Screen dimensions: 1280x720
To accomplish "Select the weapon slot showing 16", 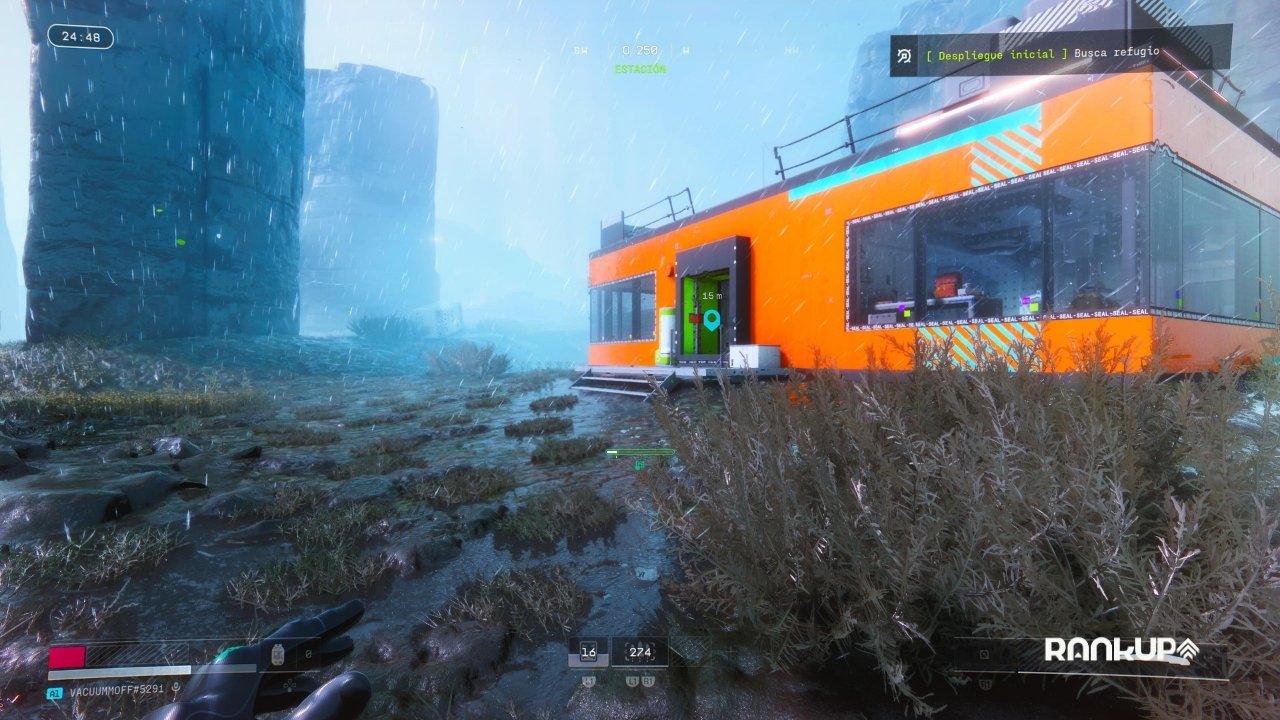I will click(588, 652).
